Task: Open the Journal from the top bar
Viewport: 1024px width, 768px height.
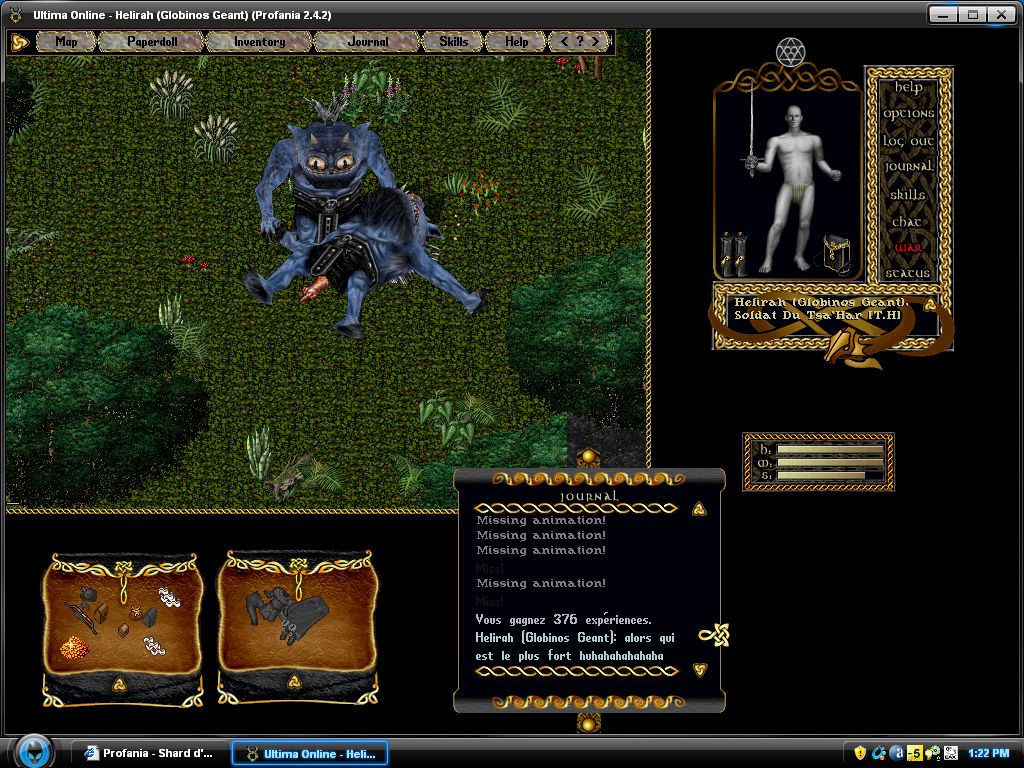Action: [368, 42]
